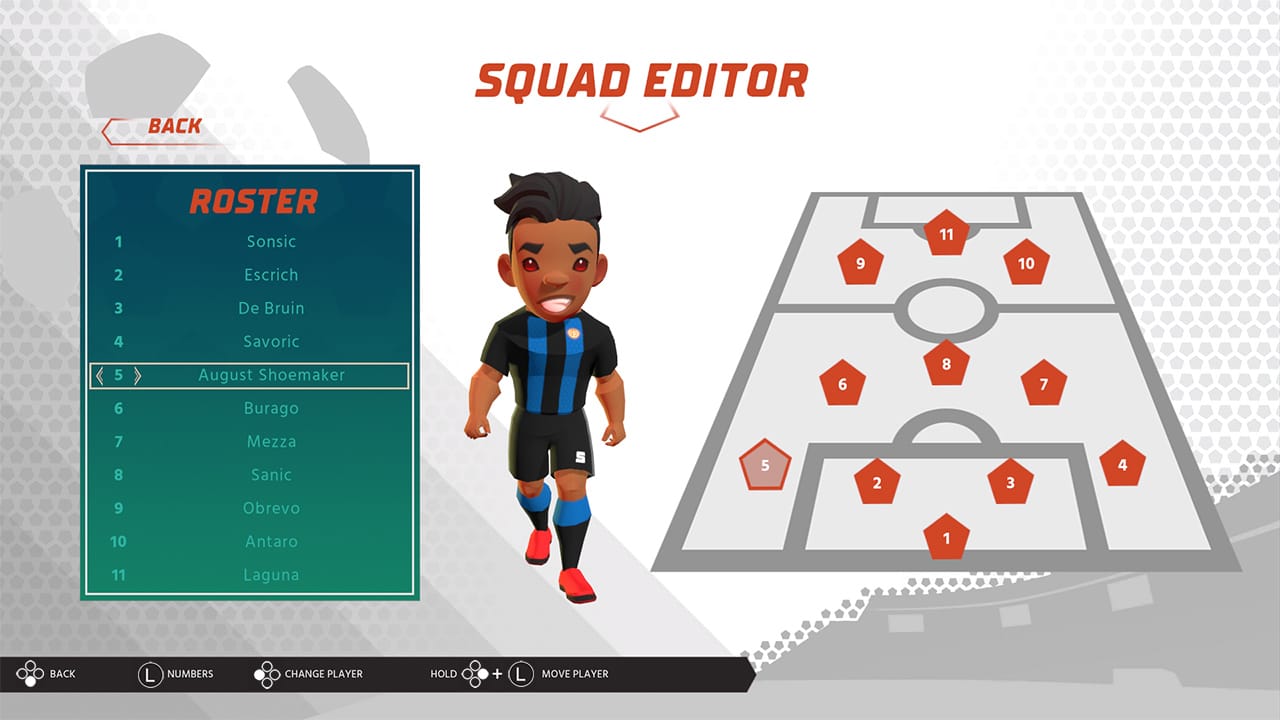
Task: Click the left arrow beside August Shoemaker
Action: (x=102, y=375)
